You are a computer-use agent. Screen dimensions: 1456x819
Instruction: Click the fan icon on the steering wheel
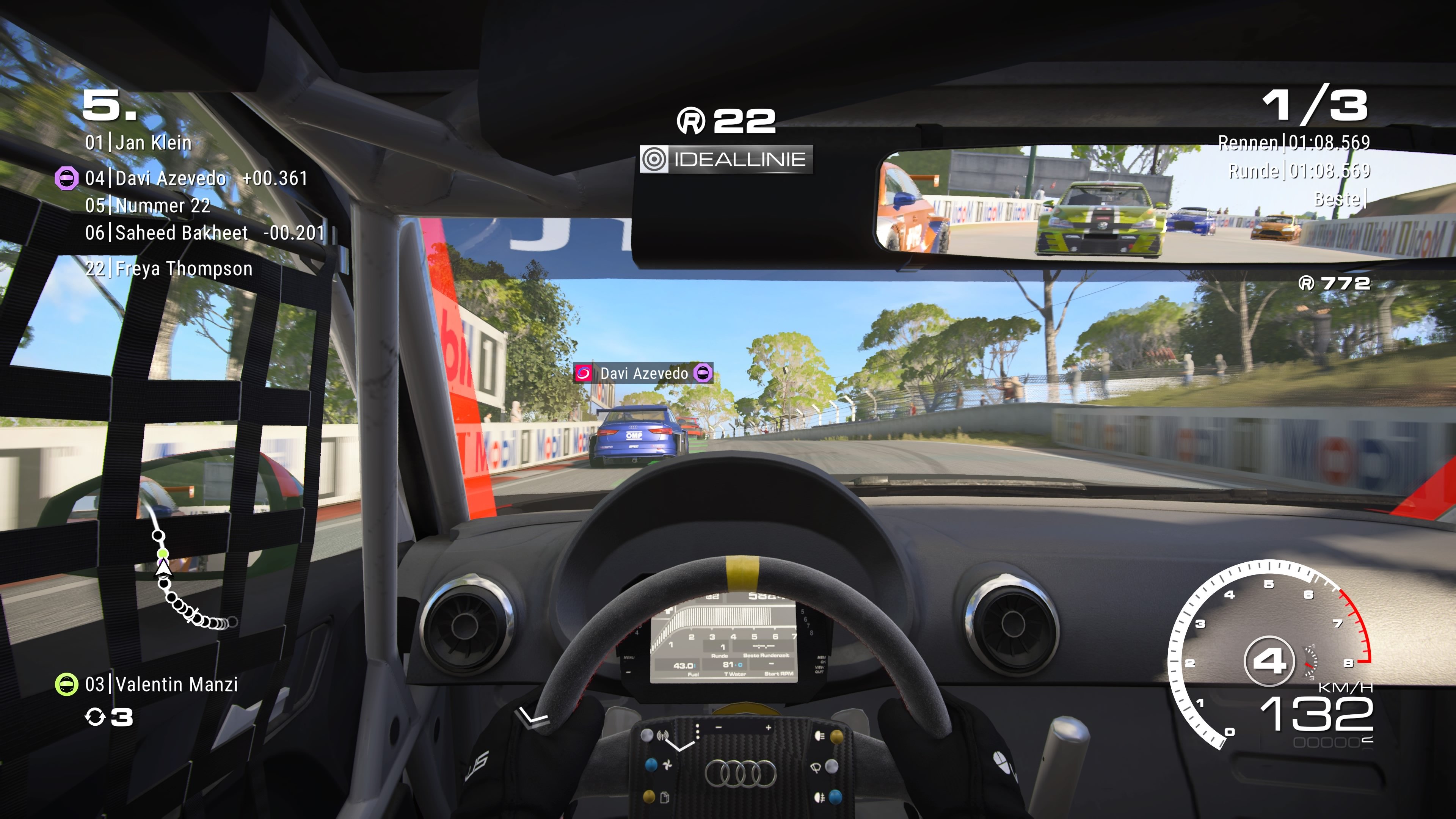click(x=667, y=765)
